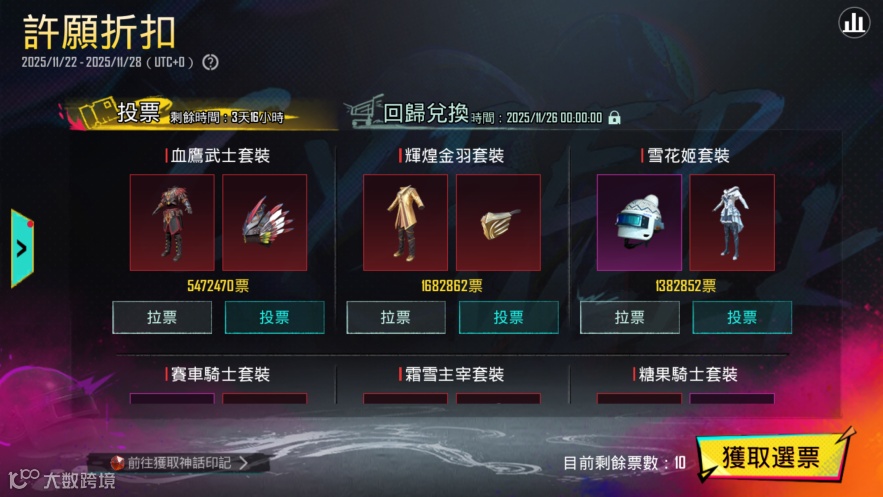Click 拉票 for 雪花姬套裝

click(x=630, y=317)
